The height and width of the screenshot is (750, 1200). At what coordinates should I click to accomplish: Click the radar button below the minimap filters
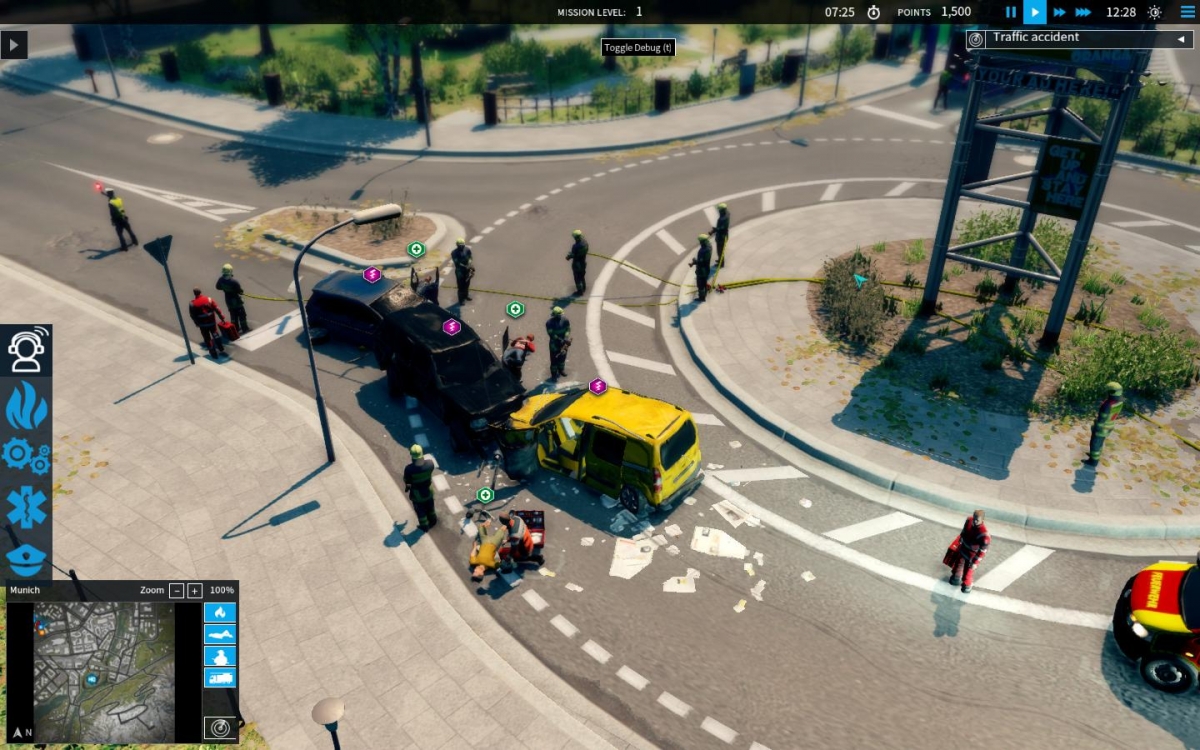click(220, 727)
